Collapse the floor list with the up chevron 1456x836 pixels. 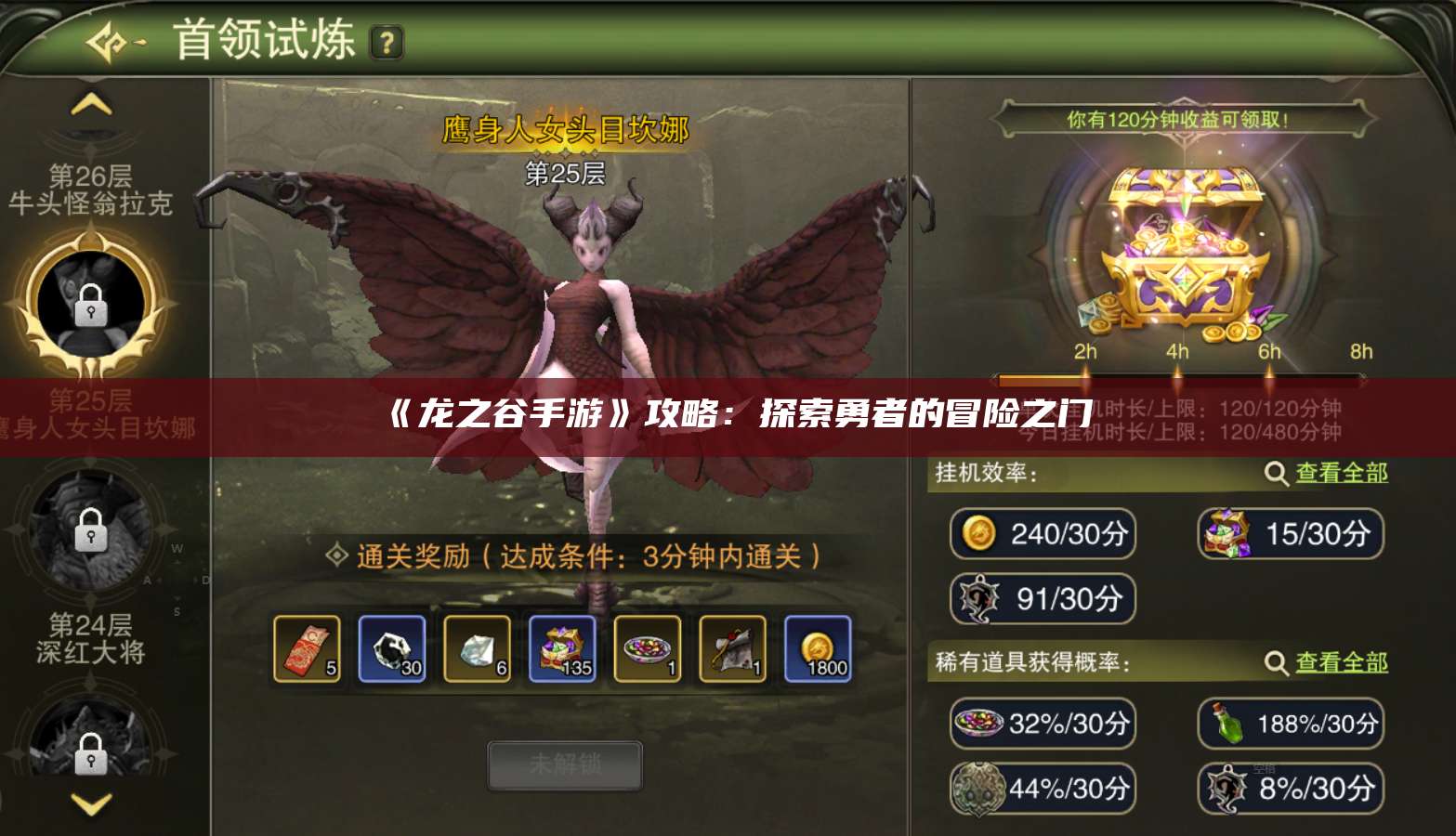pos(89,105)
